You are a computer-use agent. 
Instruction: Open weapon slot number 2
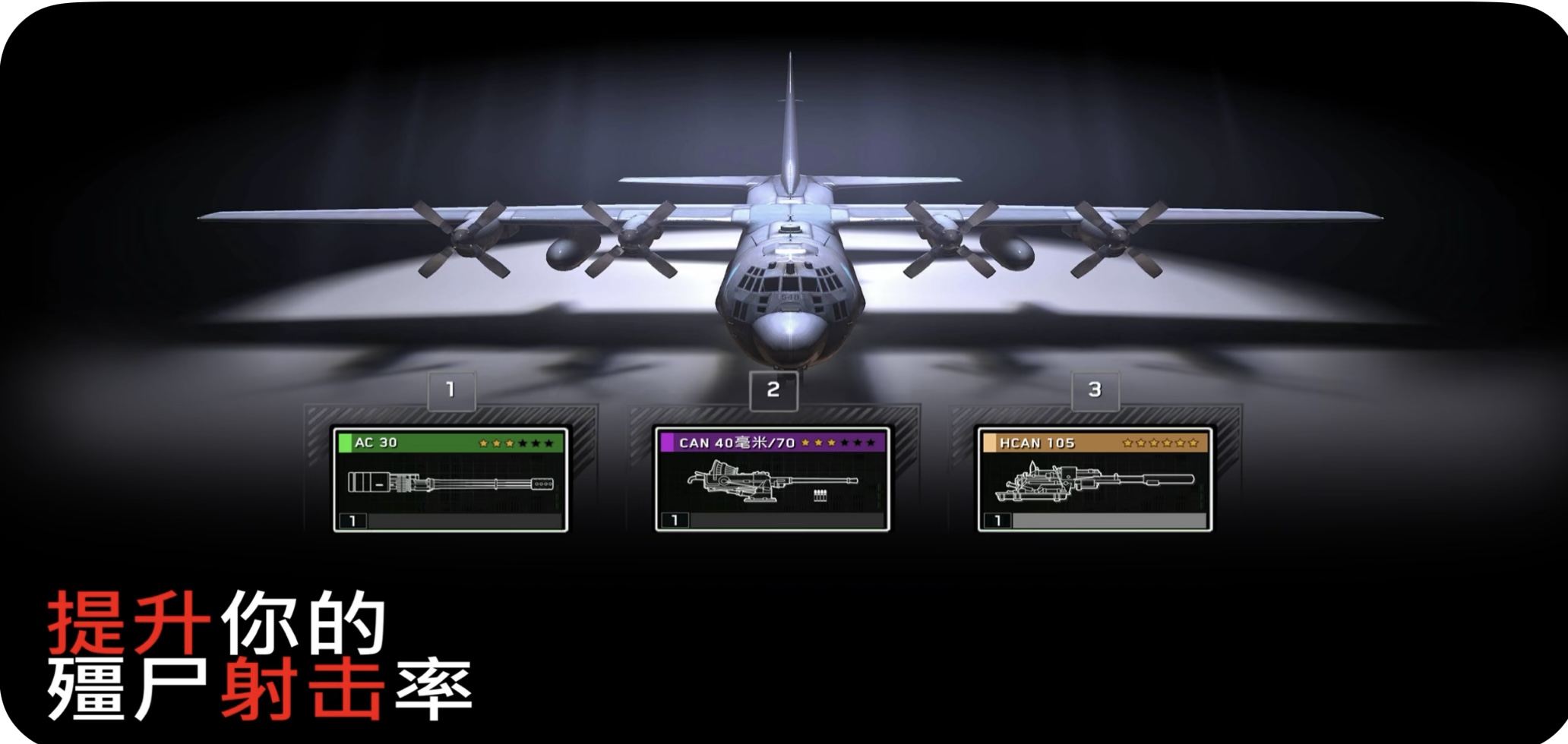pos(773,390)
